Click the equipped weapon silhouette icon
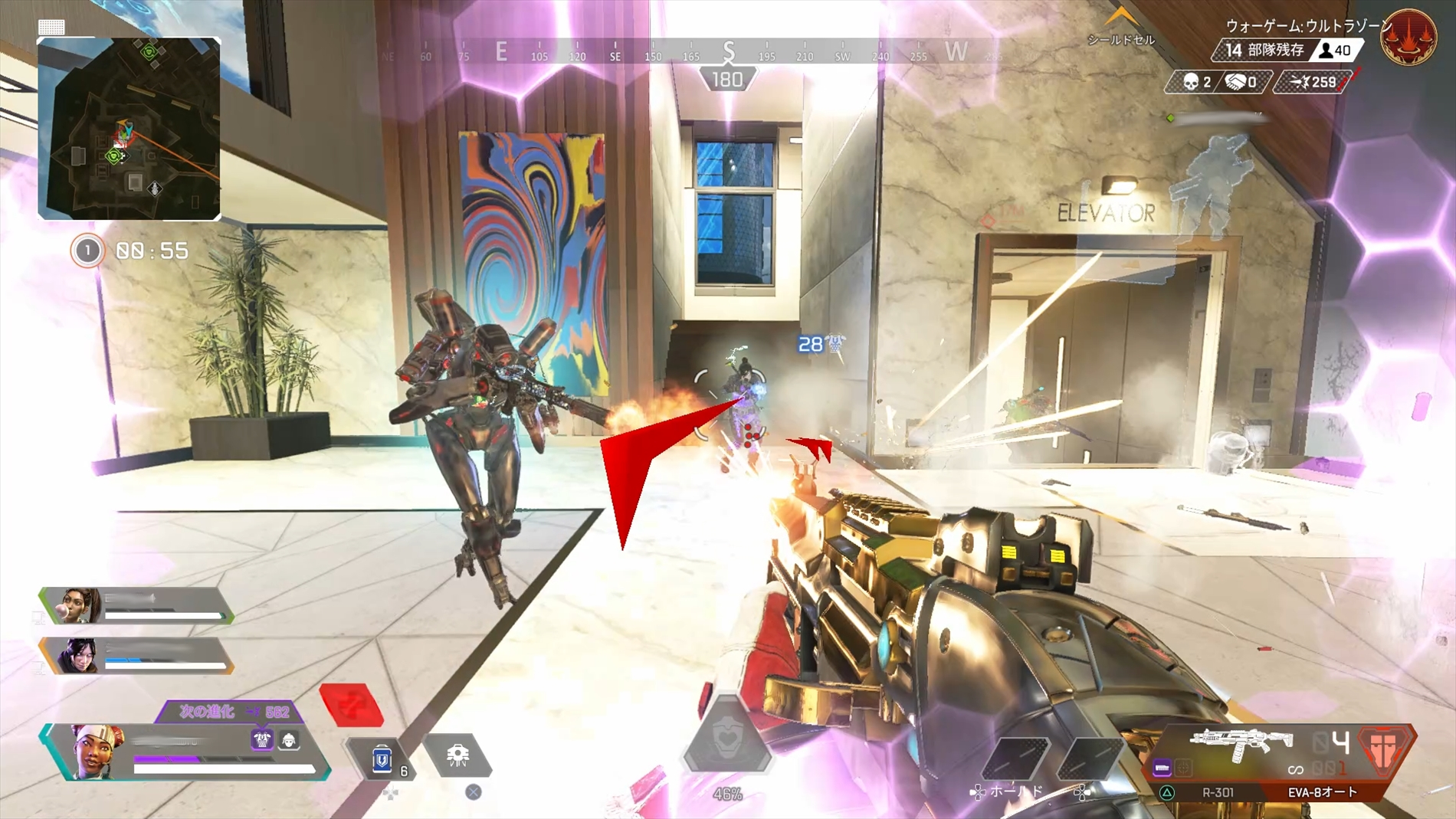Viewport: 1456px width, 819px height. (x=1240, y=744)
